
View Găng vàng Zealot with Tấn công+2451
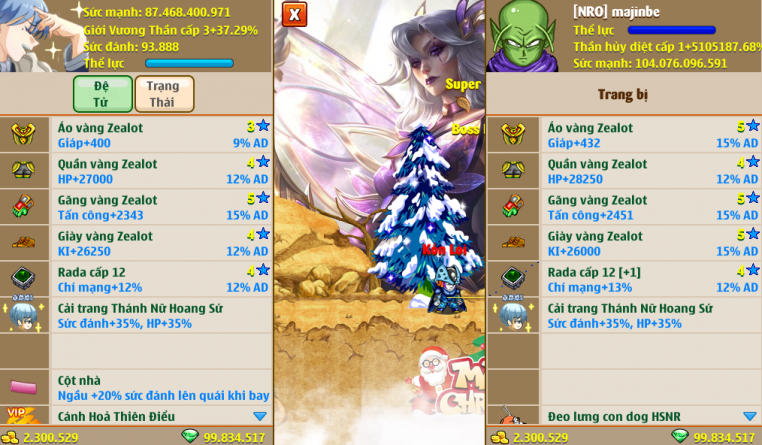point(650,207)
